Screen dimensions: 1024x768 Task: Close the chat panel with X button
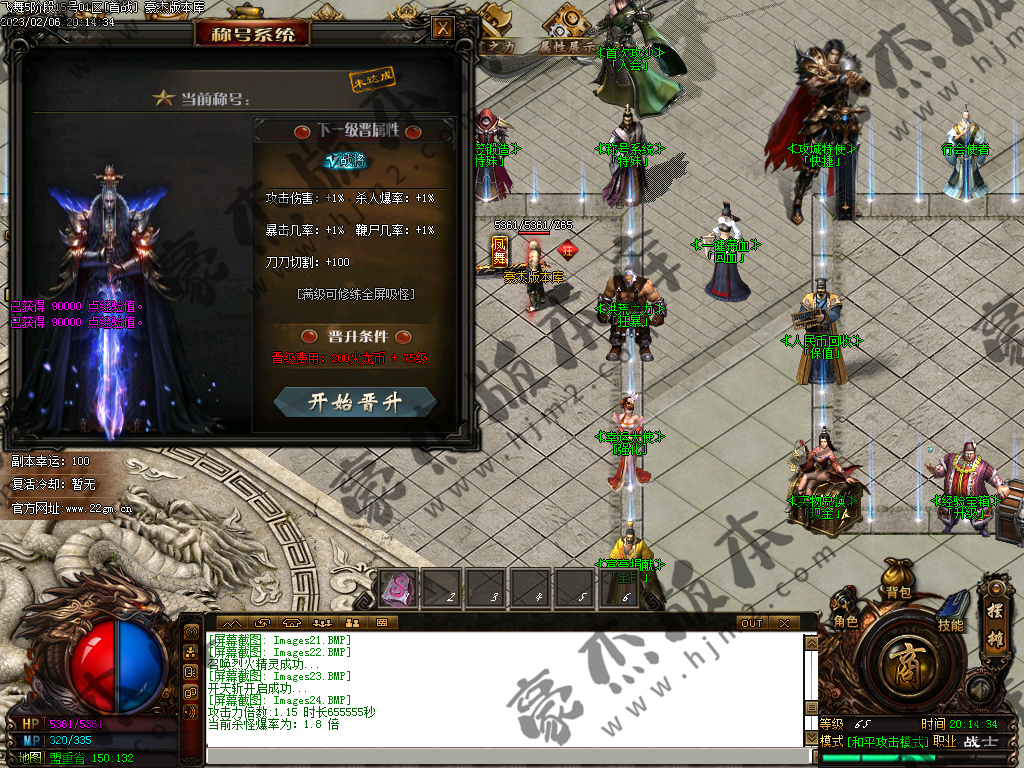click(x=784, y=623)
